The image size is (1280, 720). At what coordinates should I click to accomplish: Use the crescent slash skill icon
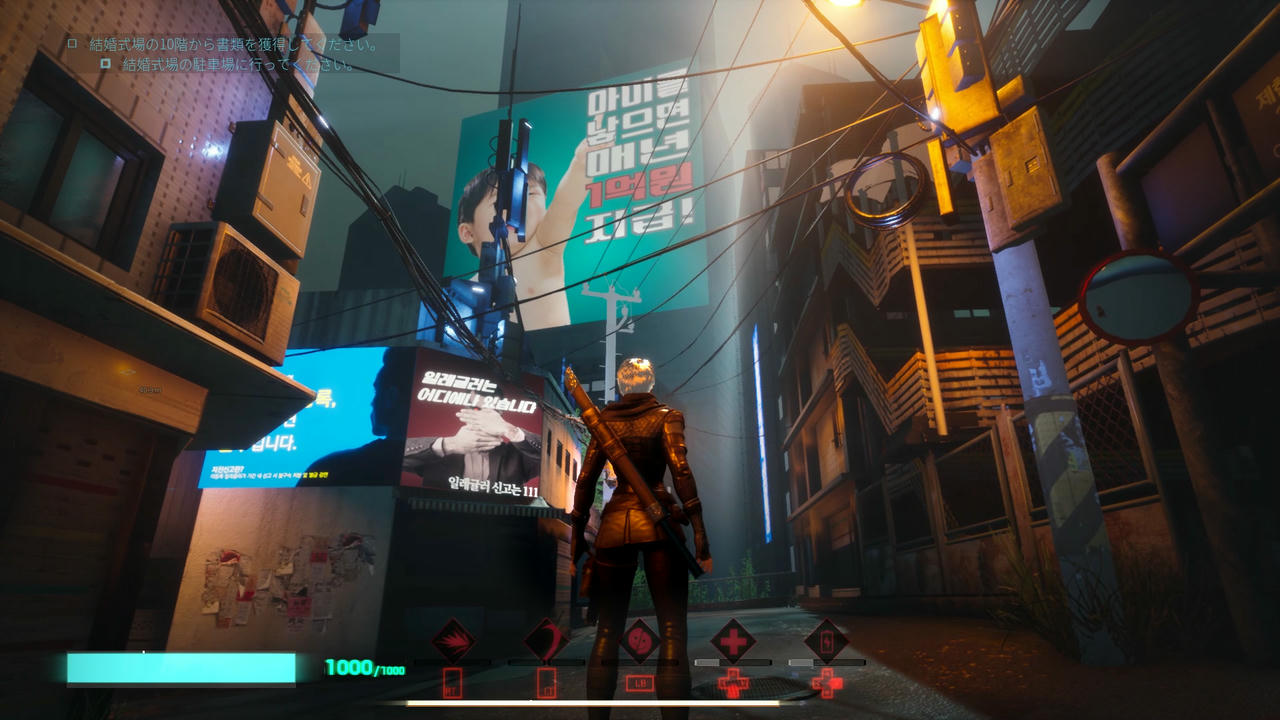(546, 640)
